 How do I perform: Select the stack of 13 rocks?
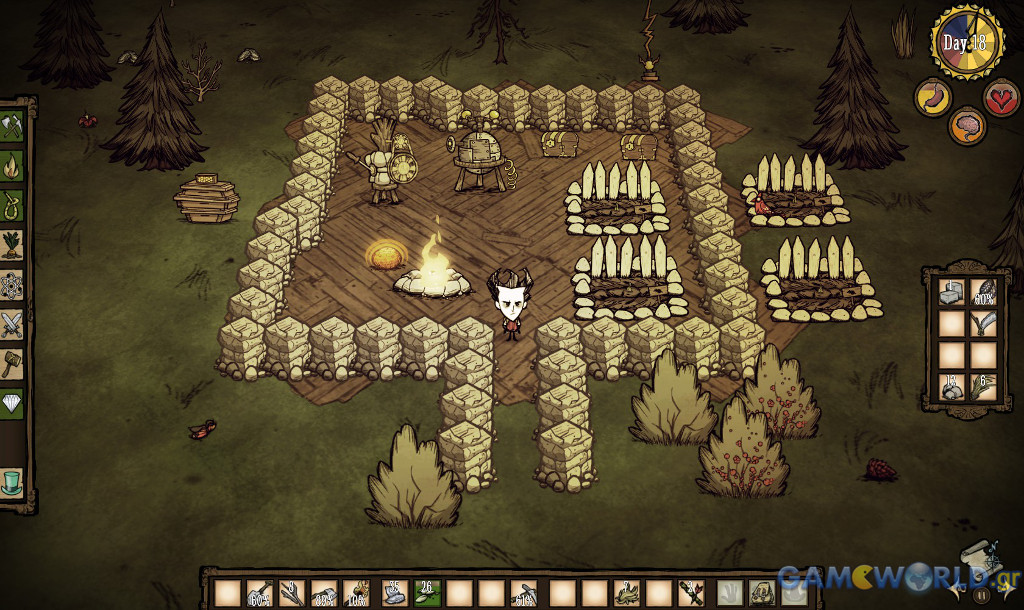tap(952, 386)
